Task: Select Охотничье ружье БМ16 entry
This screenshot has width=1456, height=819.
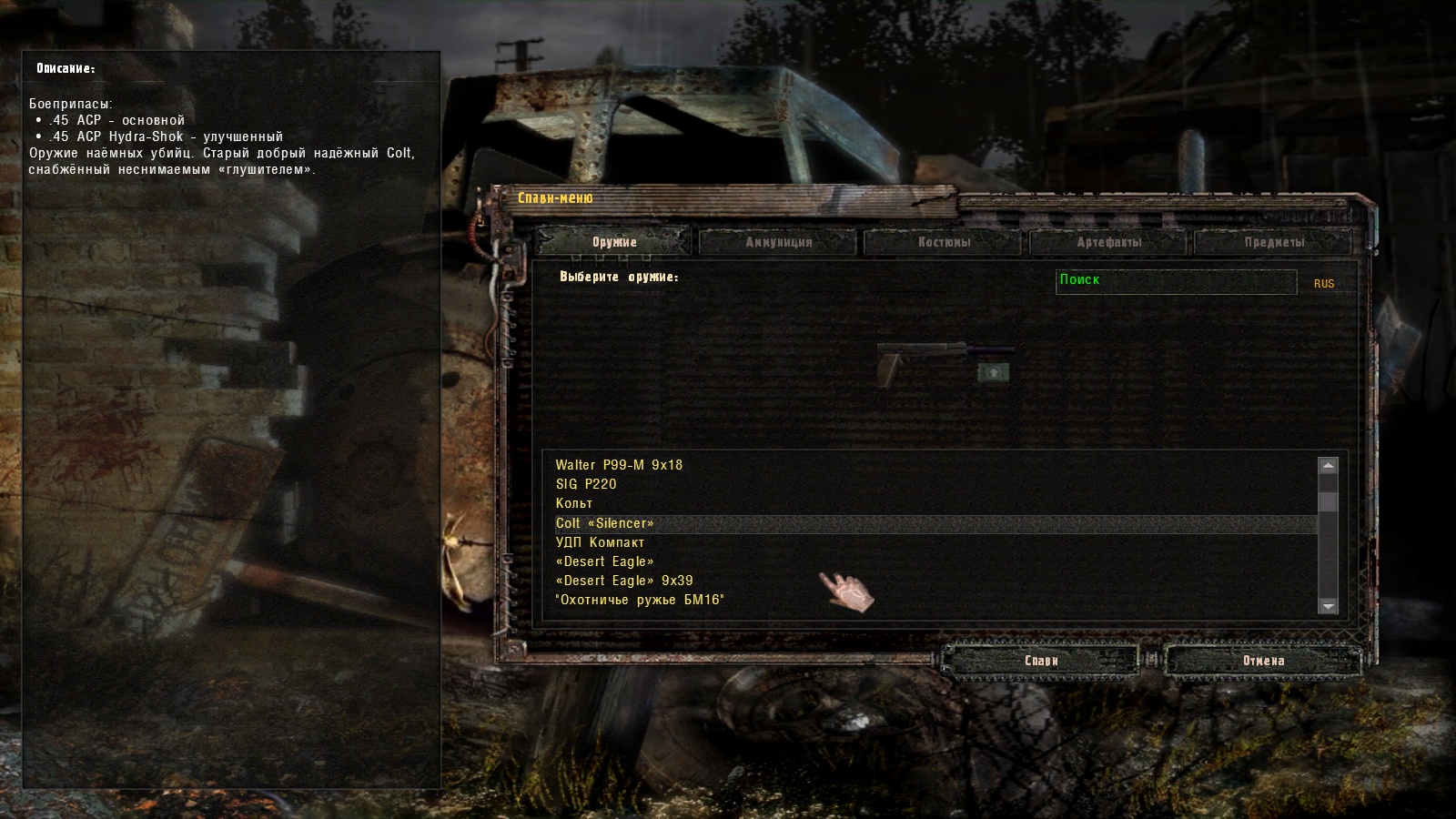Action: [x=640, y=600]
